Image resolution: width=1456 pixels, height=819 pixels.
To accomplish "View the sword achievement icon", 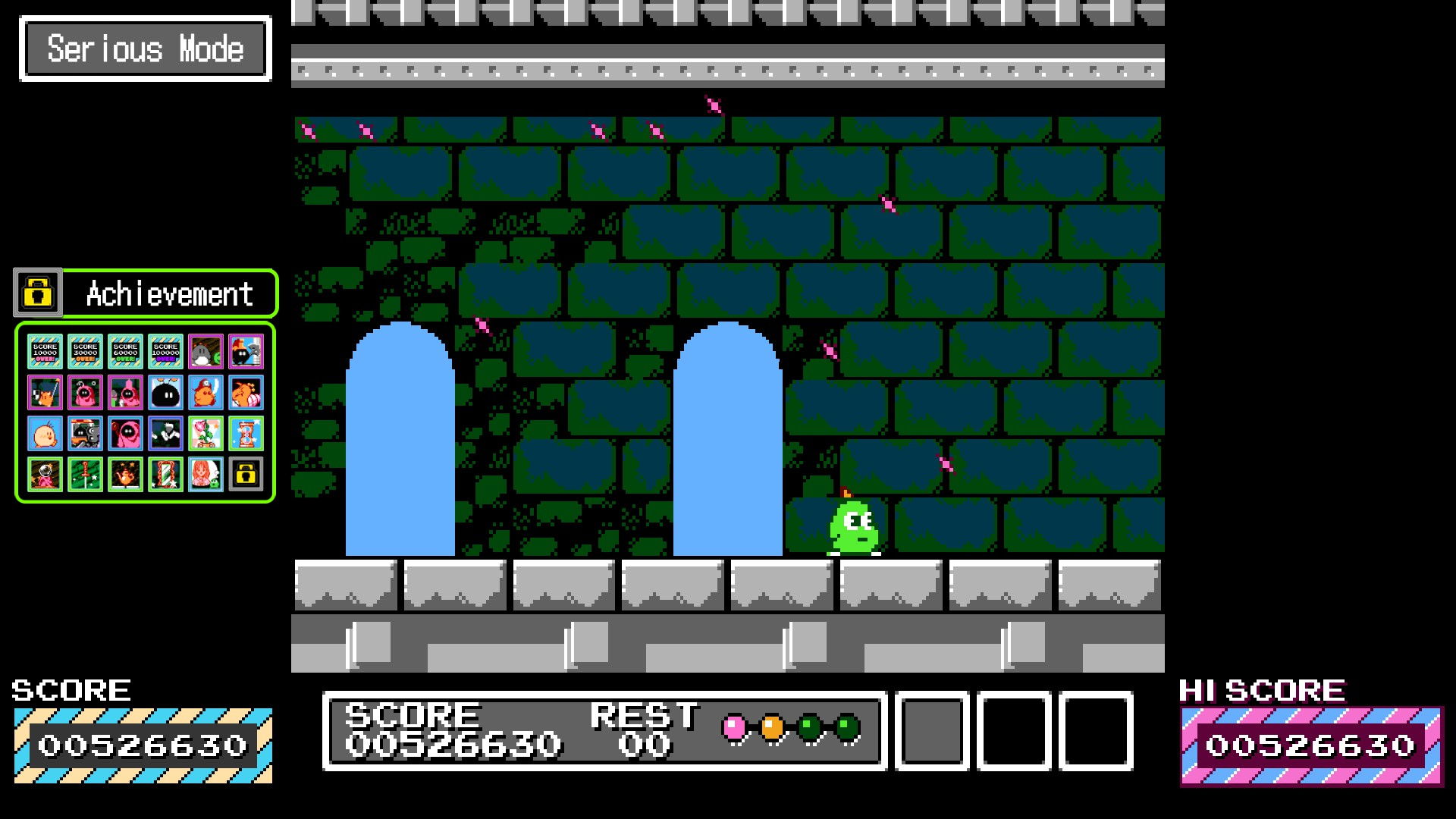I will coord(85,475).
